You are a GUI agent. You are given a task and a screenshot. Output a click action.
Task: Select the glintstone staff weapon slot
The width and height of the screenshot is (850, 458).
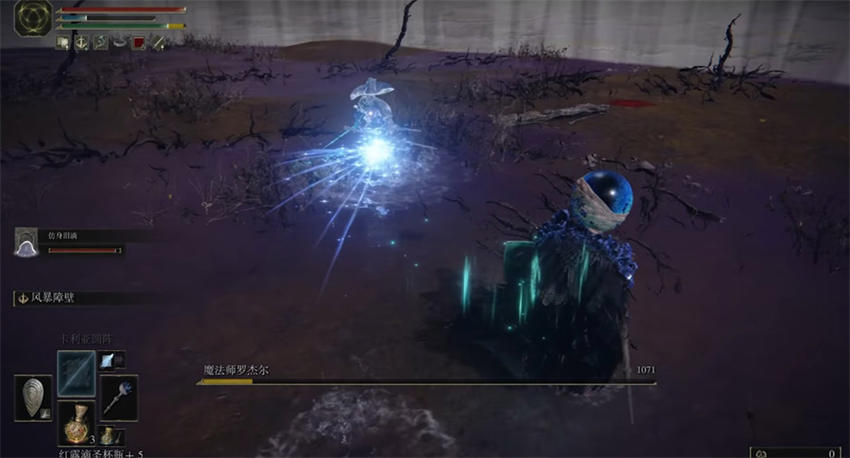[x=119, y=396]
